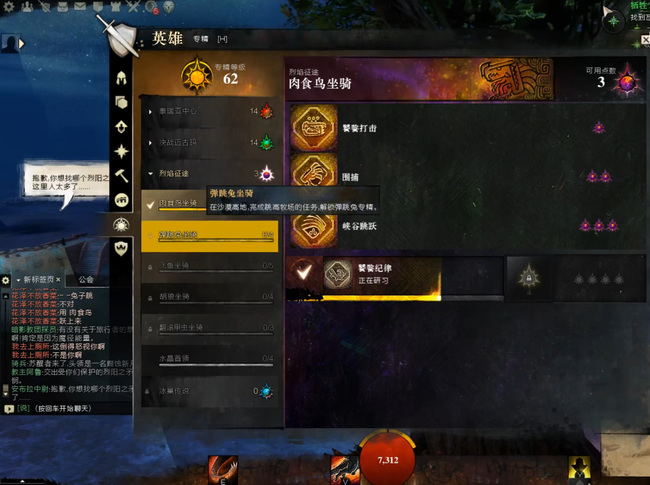Click the 围捕 mastery icon
Image resolution: width=650 pixels, height=485 pixels.
[x=313, y=176]
